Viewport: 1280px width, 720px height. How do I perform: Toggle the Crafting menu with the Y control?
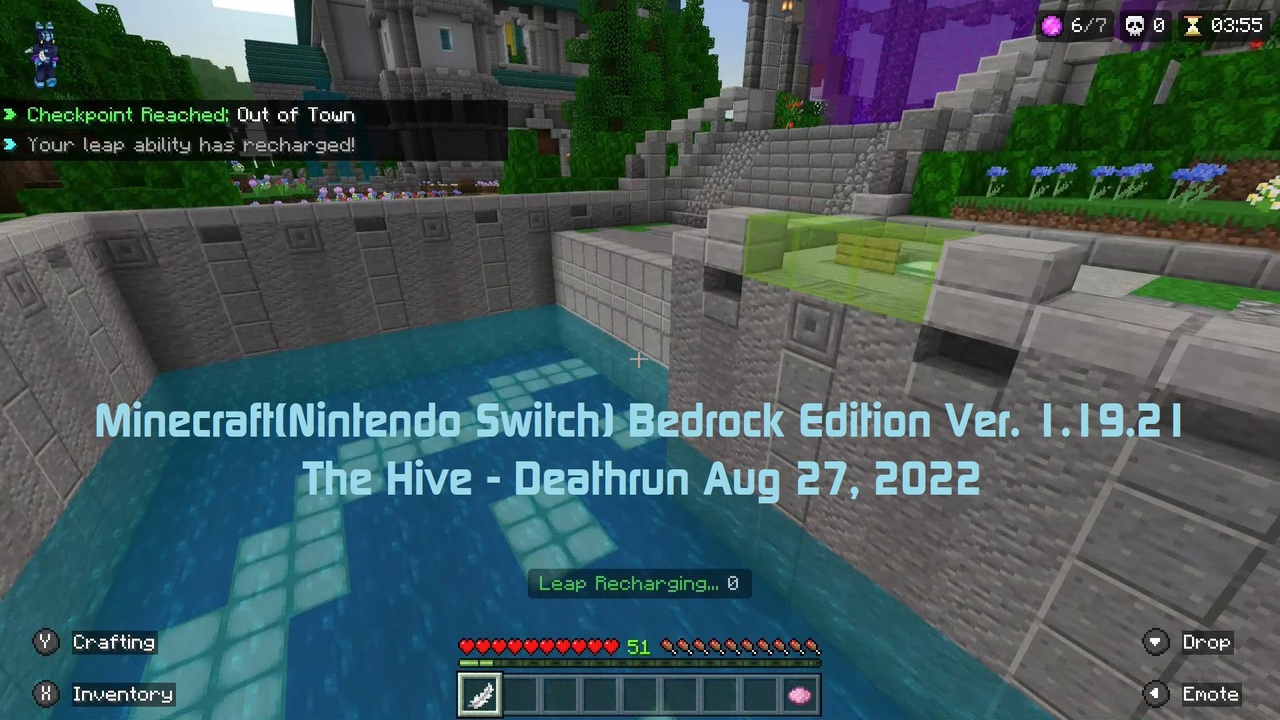click(45, 642)
